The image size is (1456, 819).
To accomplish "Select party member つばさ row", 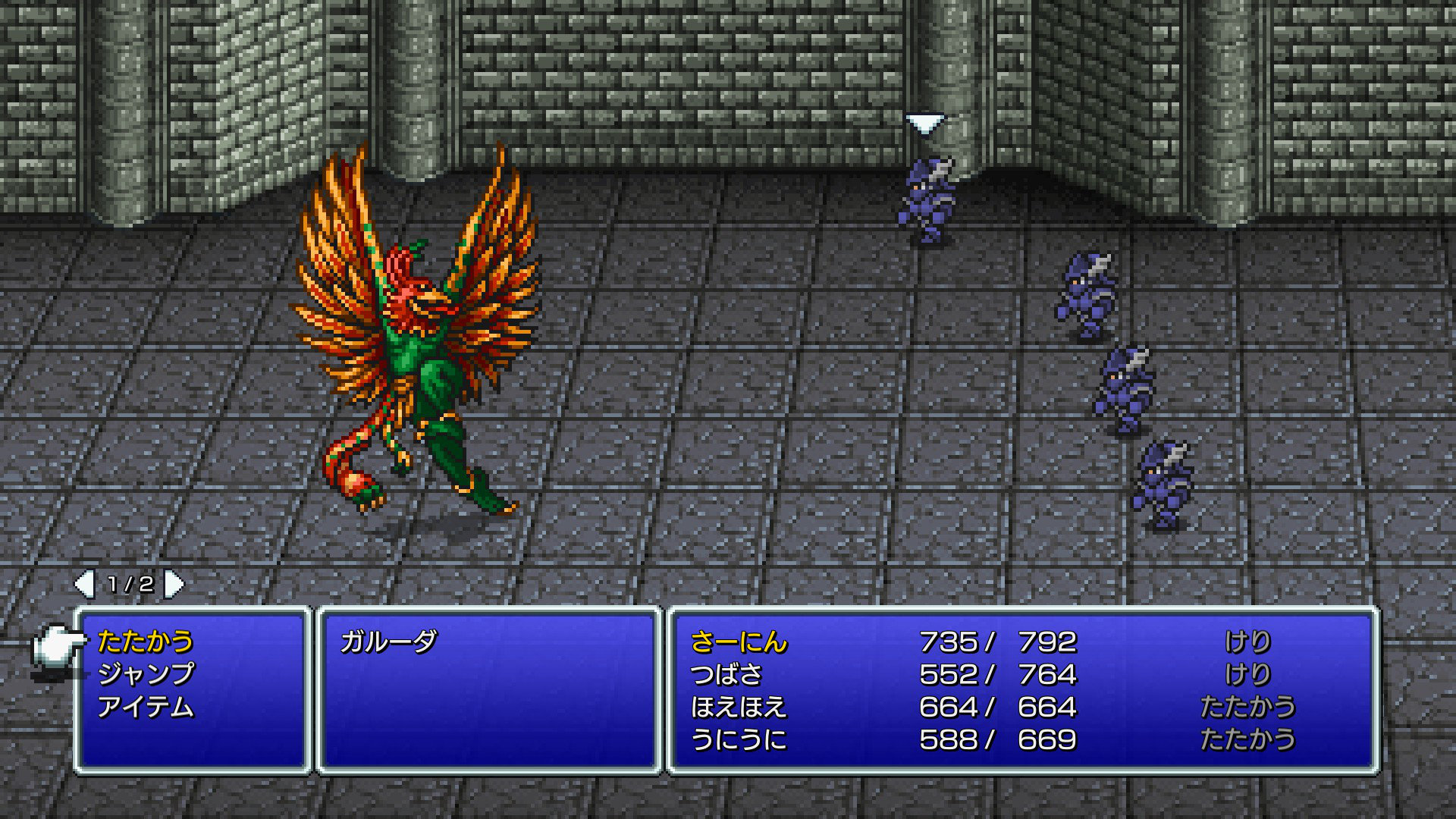I will 726,674.
